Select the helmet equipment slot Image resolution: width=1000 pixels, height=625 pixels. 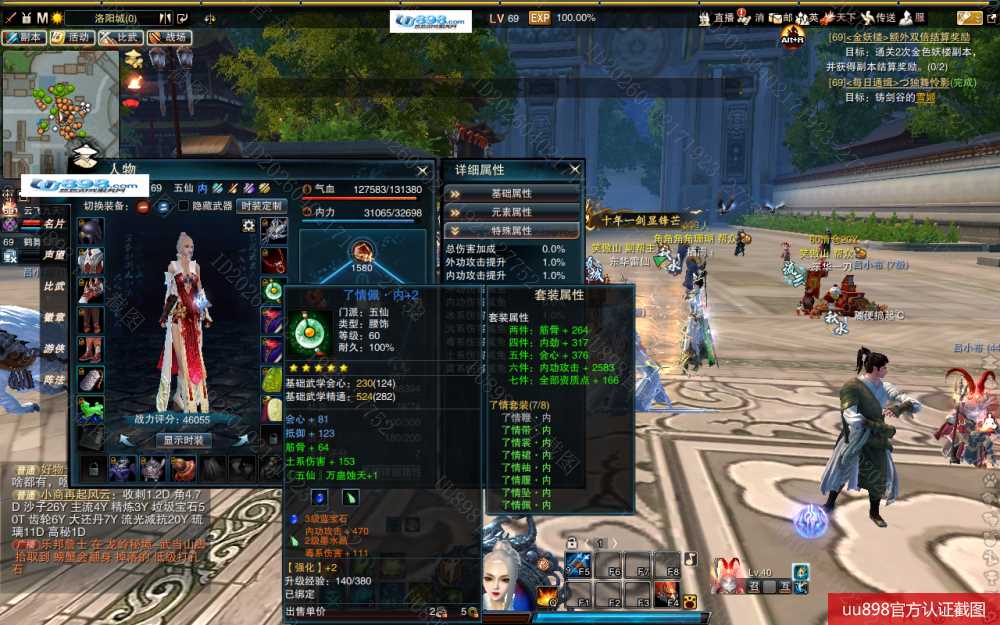[x=91, y=231]
